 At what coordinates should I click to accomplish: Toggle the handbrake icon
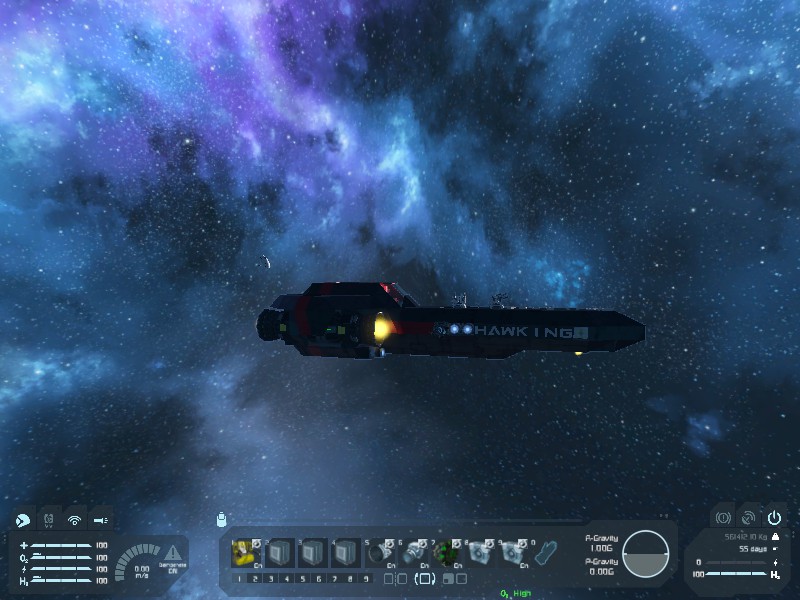(721, 518)
